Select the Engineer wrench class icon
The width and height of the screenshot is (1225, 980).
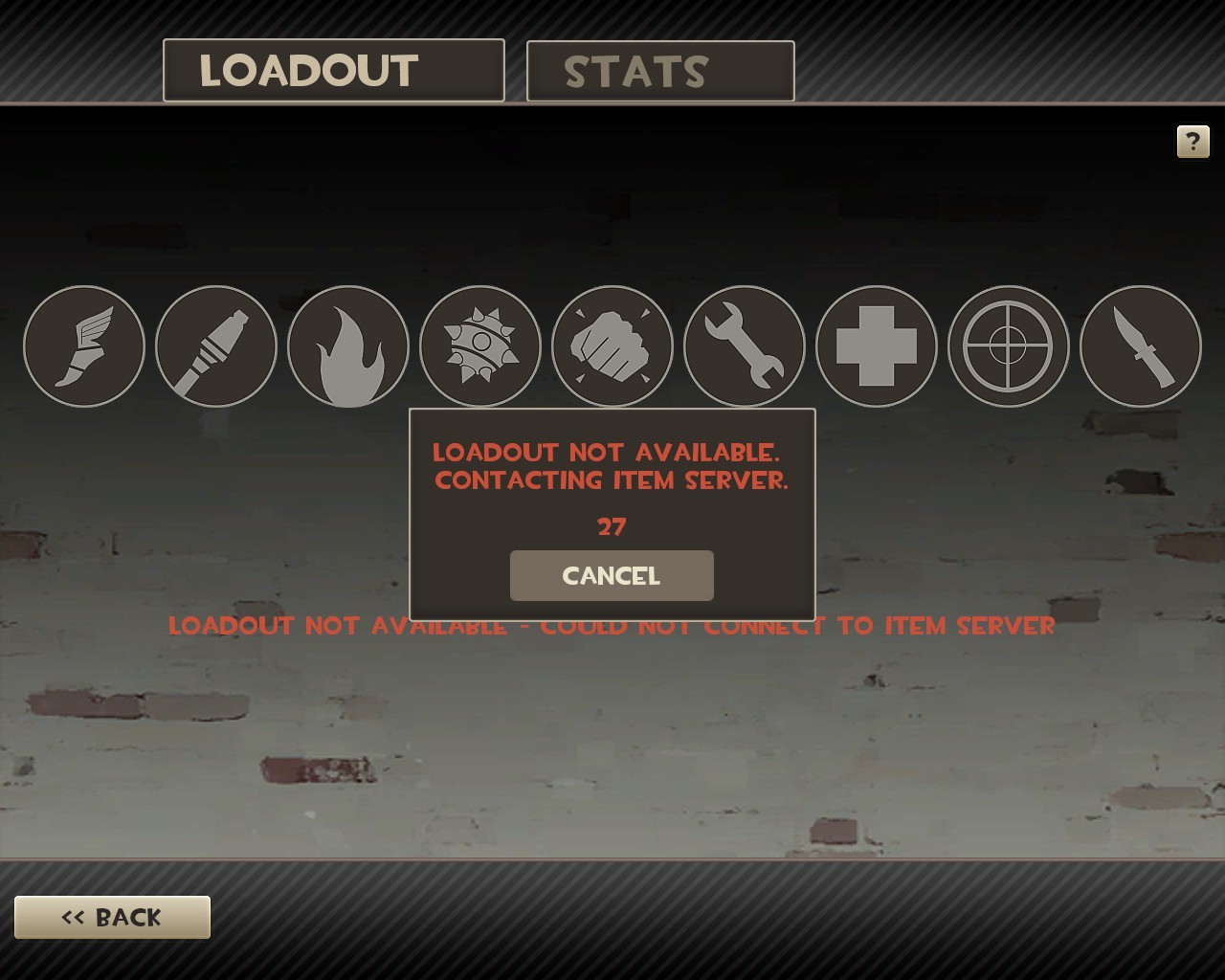pos(745,346)
